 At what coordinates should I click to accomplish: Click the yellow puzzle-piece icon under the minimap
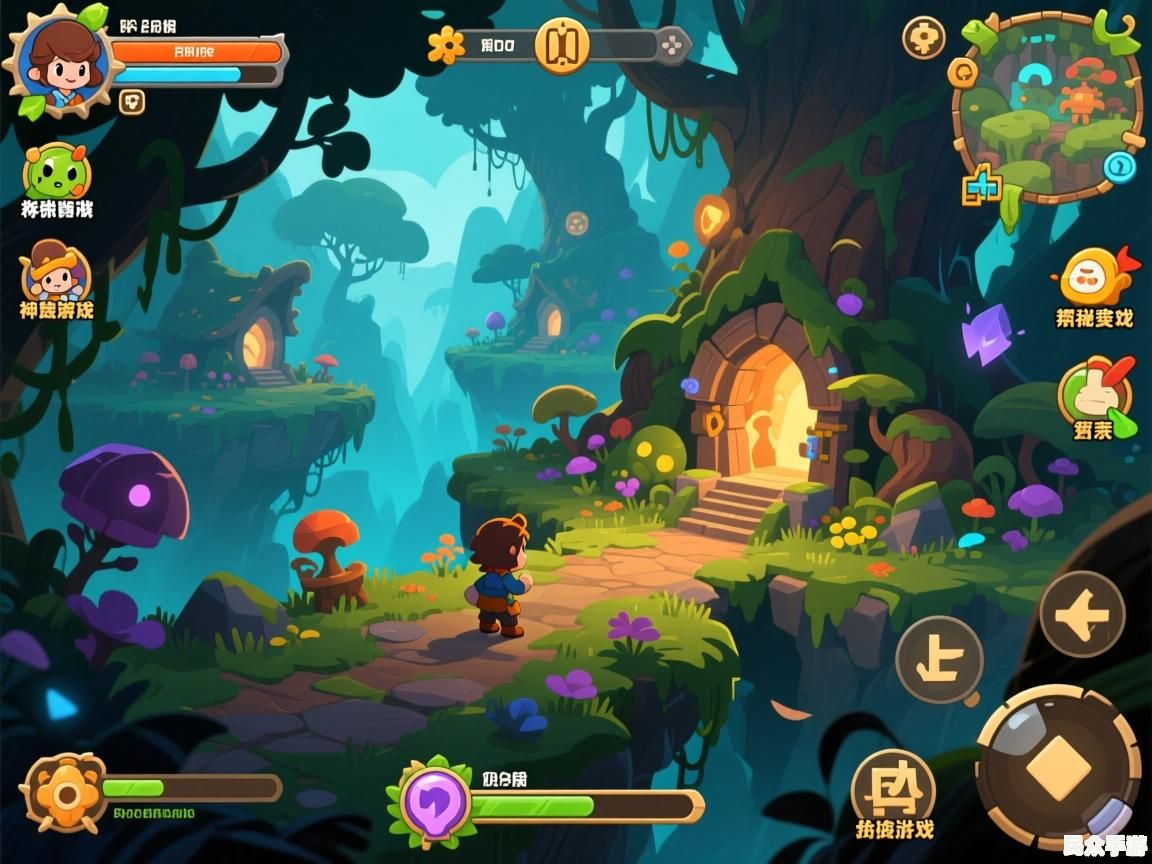pos(982,187)
